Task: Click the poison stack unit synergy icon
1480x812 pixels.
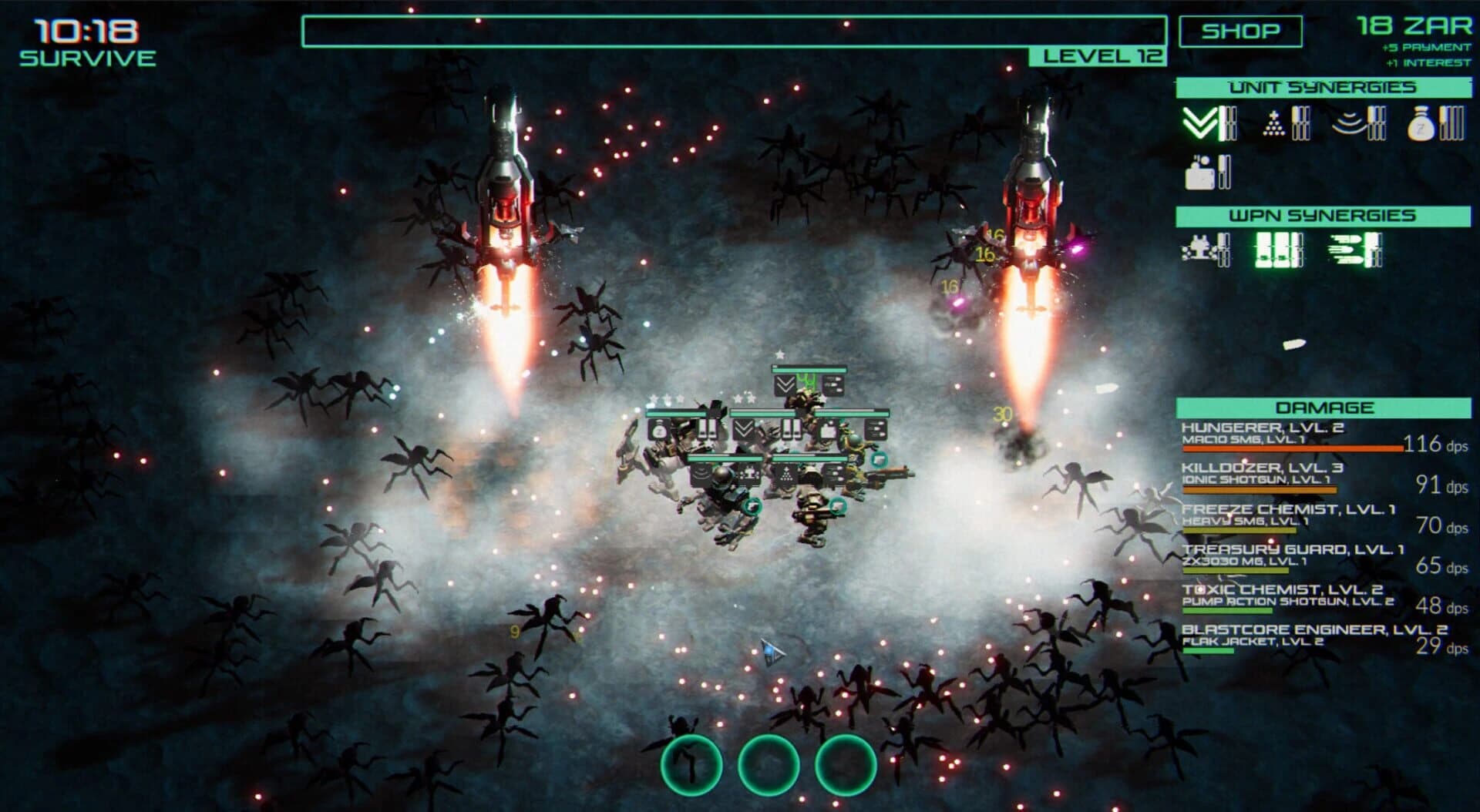Action: coord(1273,122)
